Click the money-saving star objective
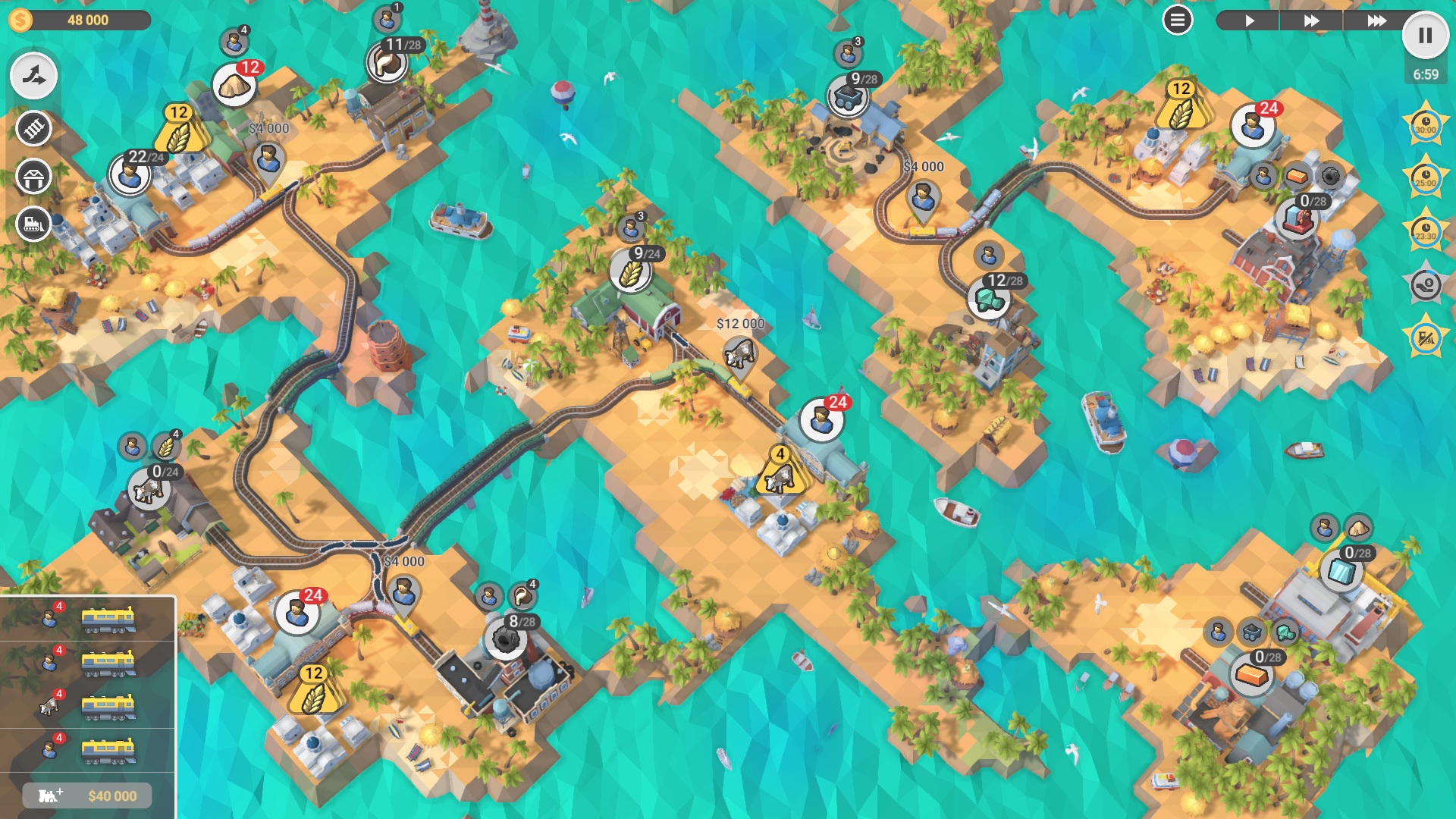This screenshot has width=1456, height=819. point(1426,285)
